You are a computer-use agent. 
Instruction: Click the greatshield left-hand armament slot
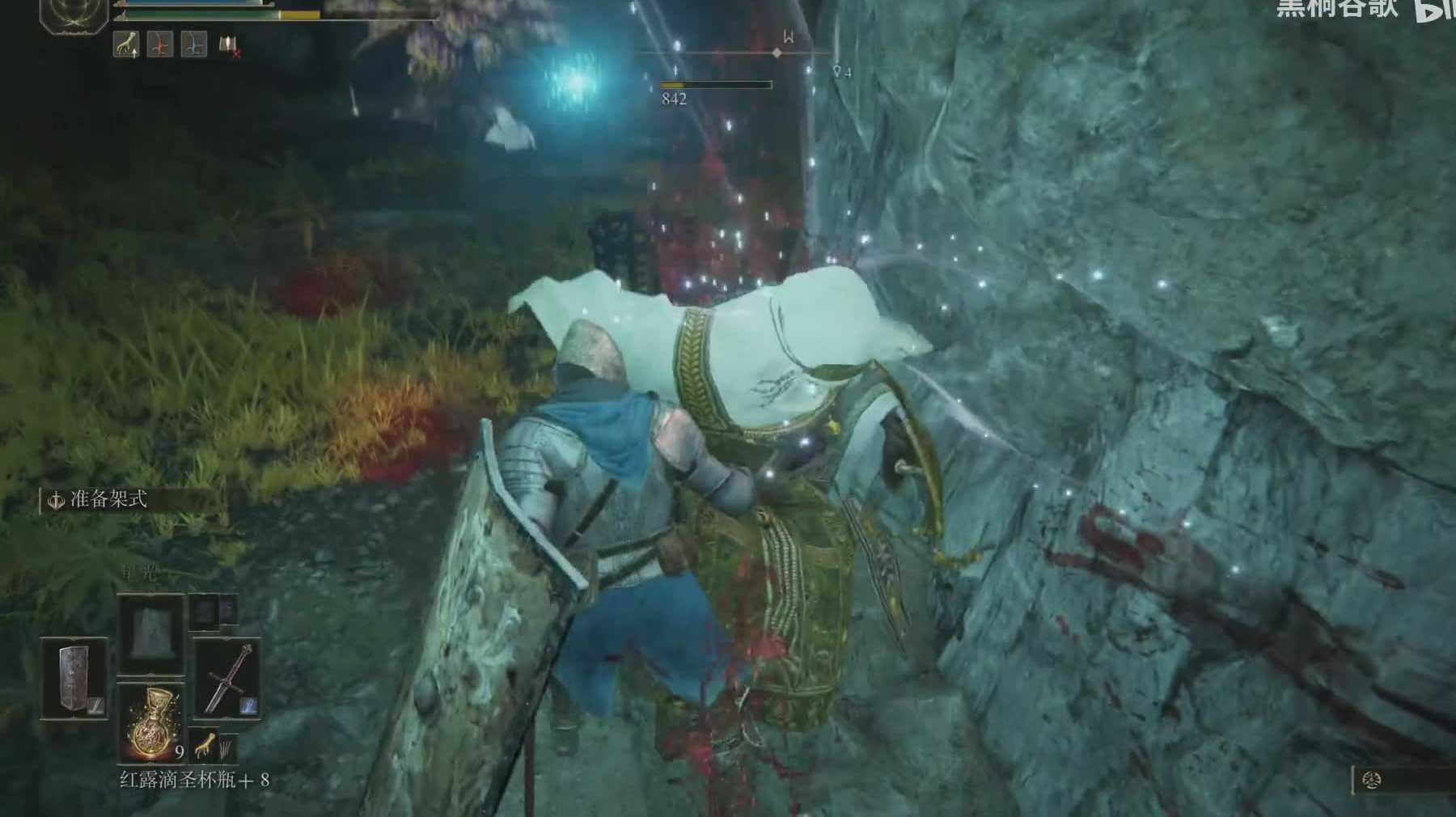click(74, 679)
